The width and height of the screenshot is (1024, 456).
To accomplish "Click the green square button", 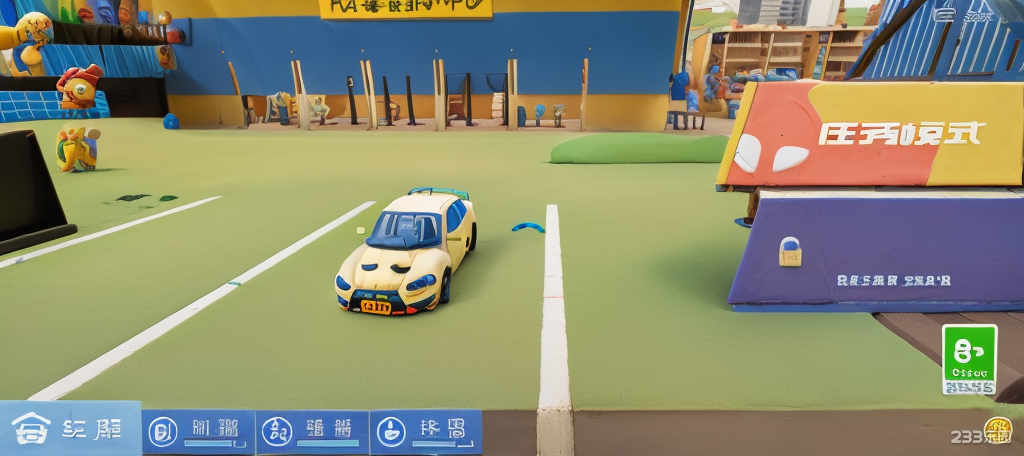I will 969,359.
